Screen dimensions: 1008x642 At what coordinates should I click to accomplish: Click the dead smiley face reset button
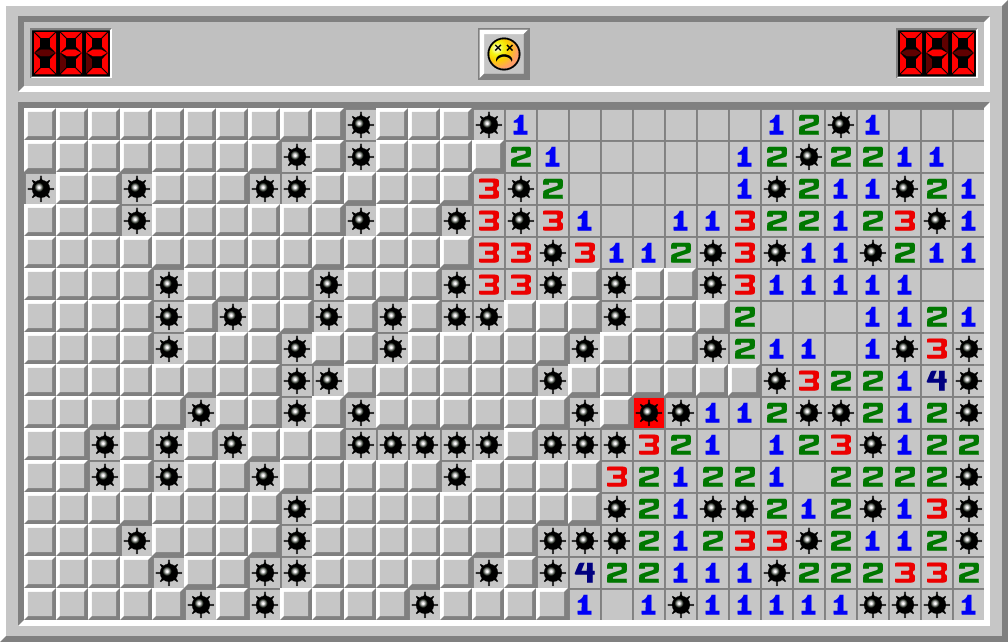pyautogui.click(x=503, y=54)
